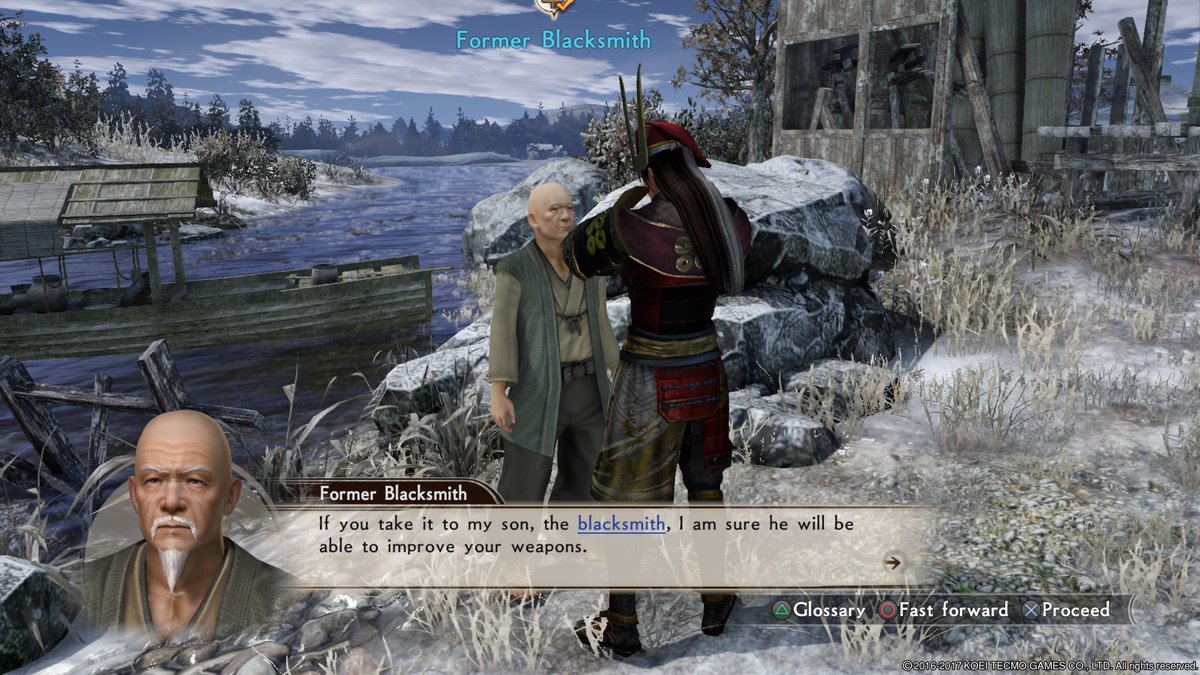Image resolution: width=1200 pixels, height=675 pixels.
Task: Advance dialogue with the arrow indicator
Action: pos(893,562)
